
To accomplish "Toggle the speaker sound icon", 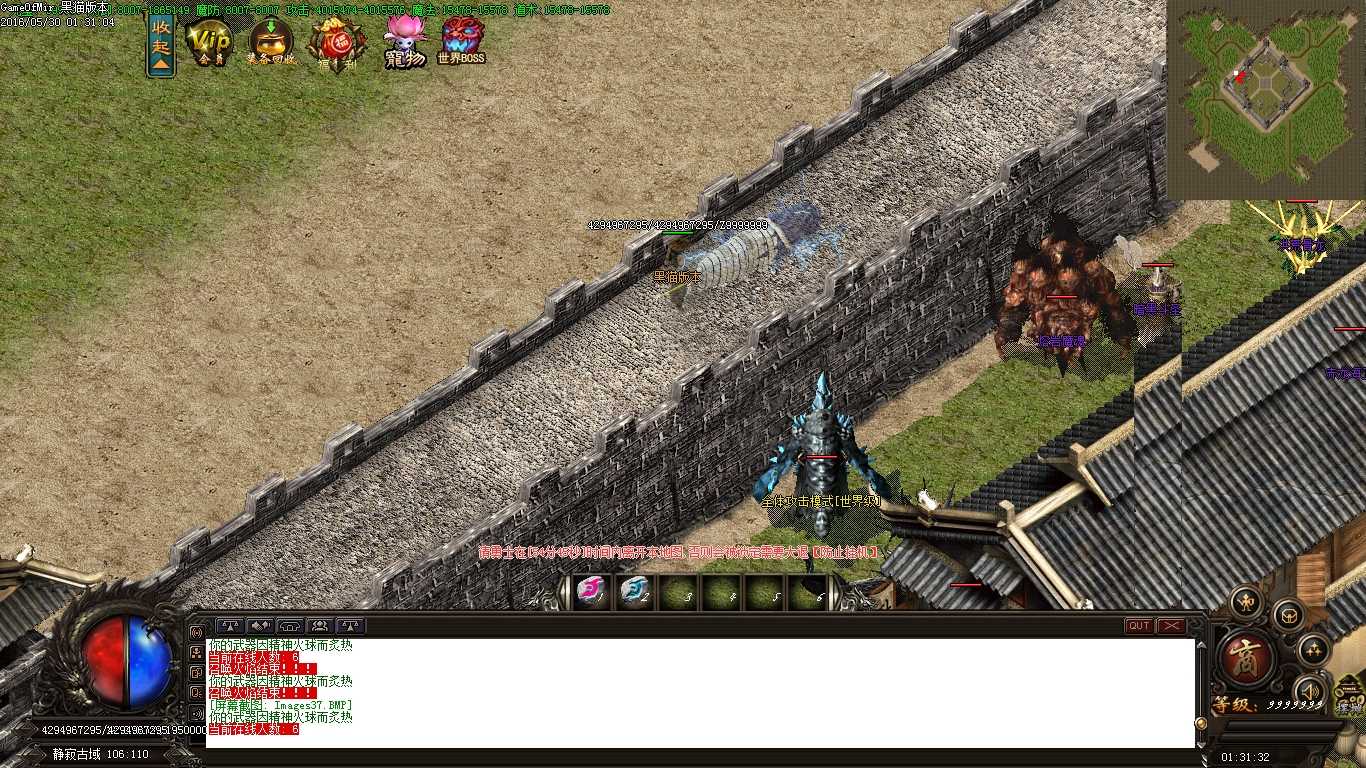I will (1309, 689).
